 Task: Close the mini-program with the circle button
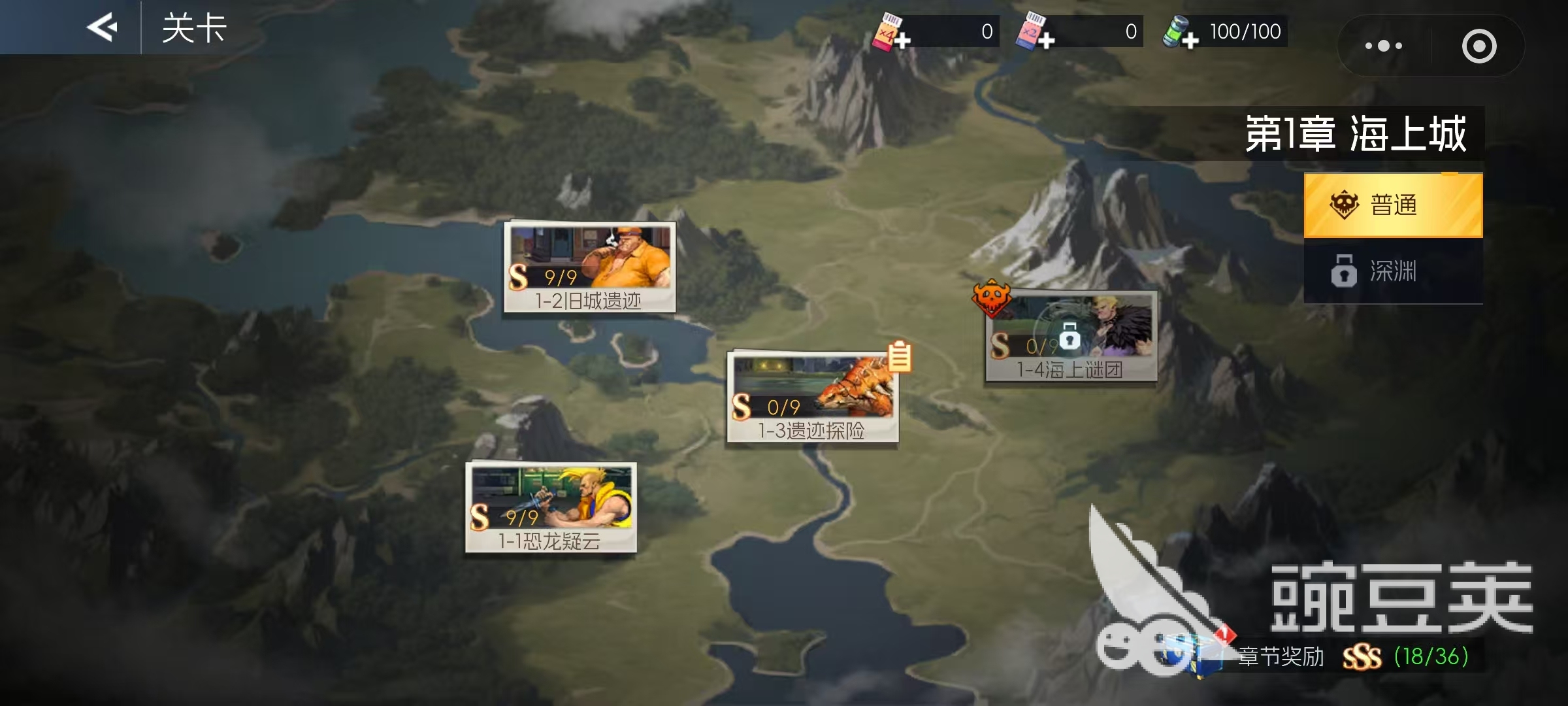click(x=1478, y=46)
